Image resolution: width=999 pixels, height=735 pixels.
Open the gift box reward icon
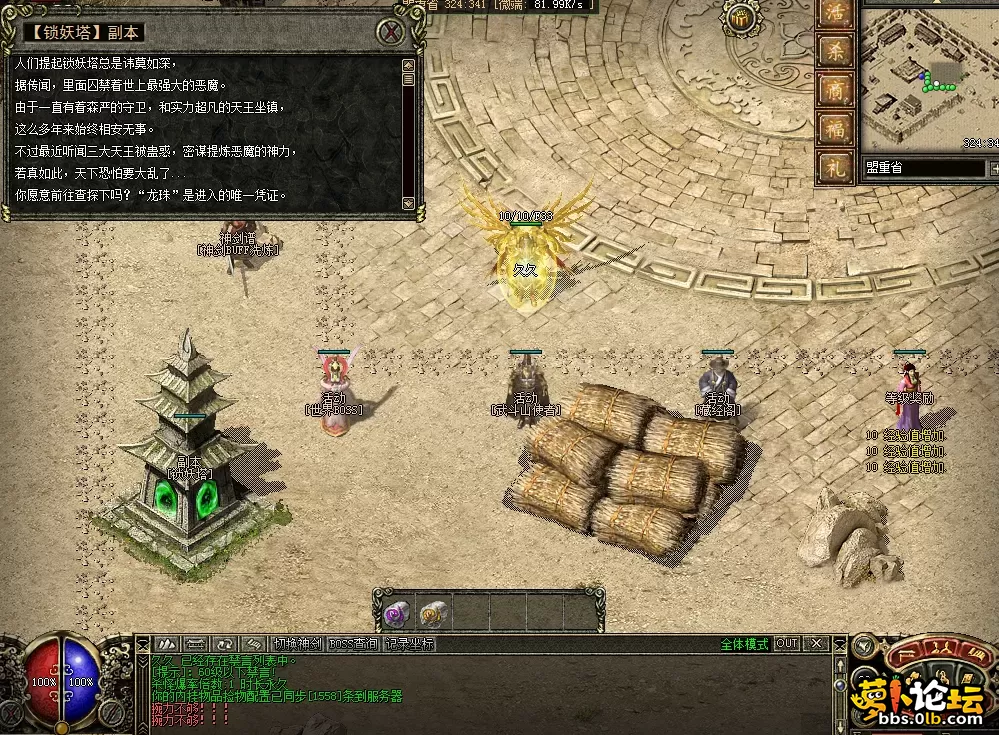click(741, 20)
